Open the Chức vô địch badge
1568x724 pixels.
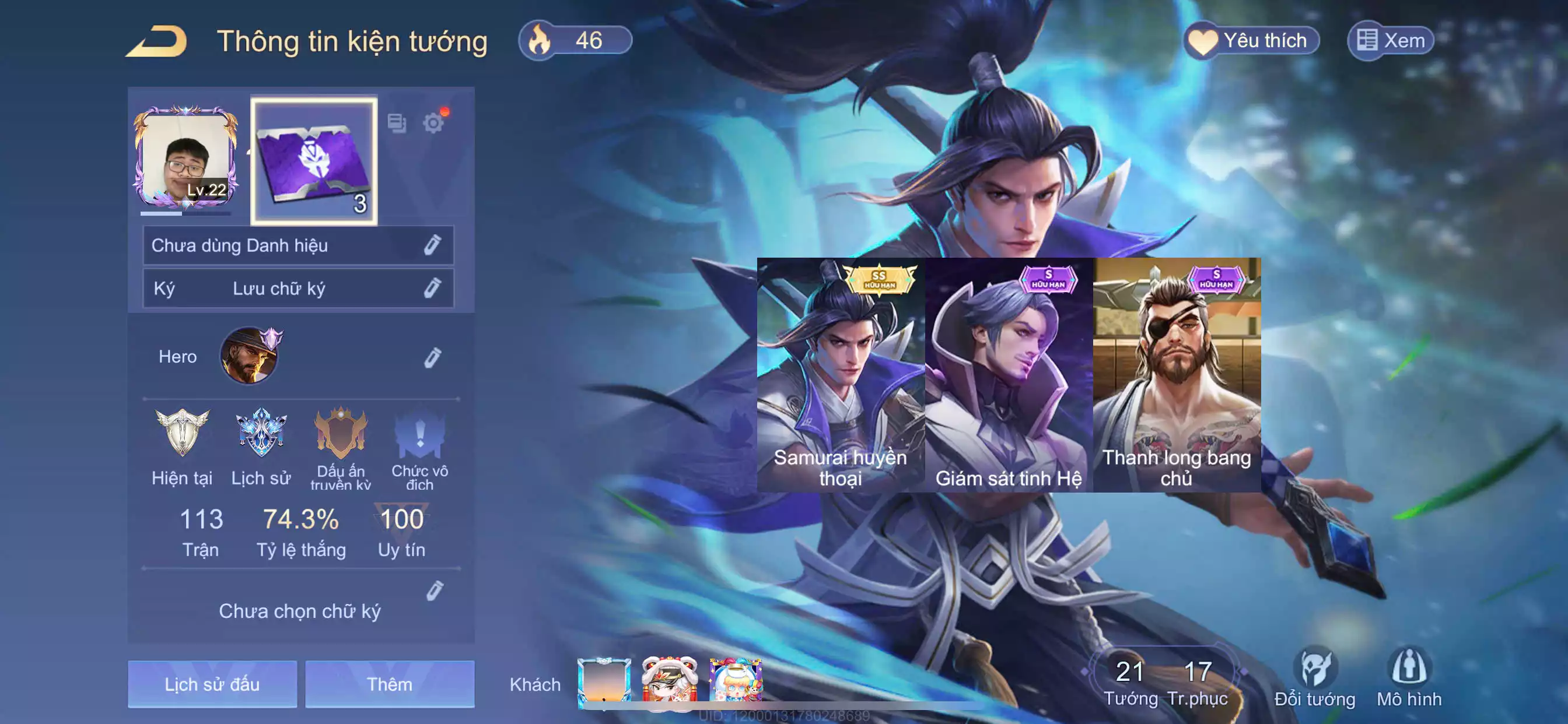419,434
